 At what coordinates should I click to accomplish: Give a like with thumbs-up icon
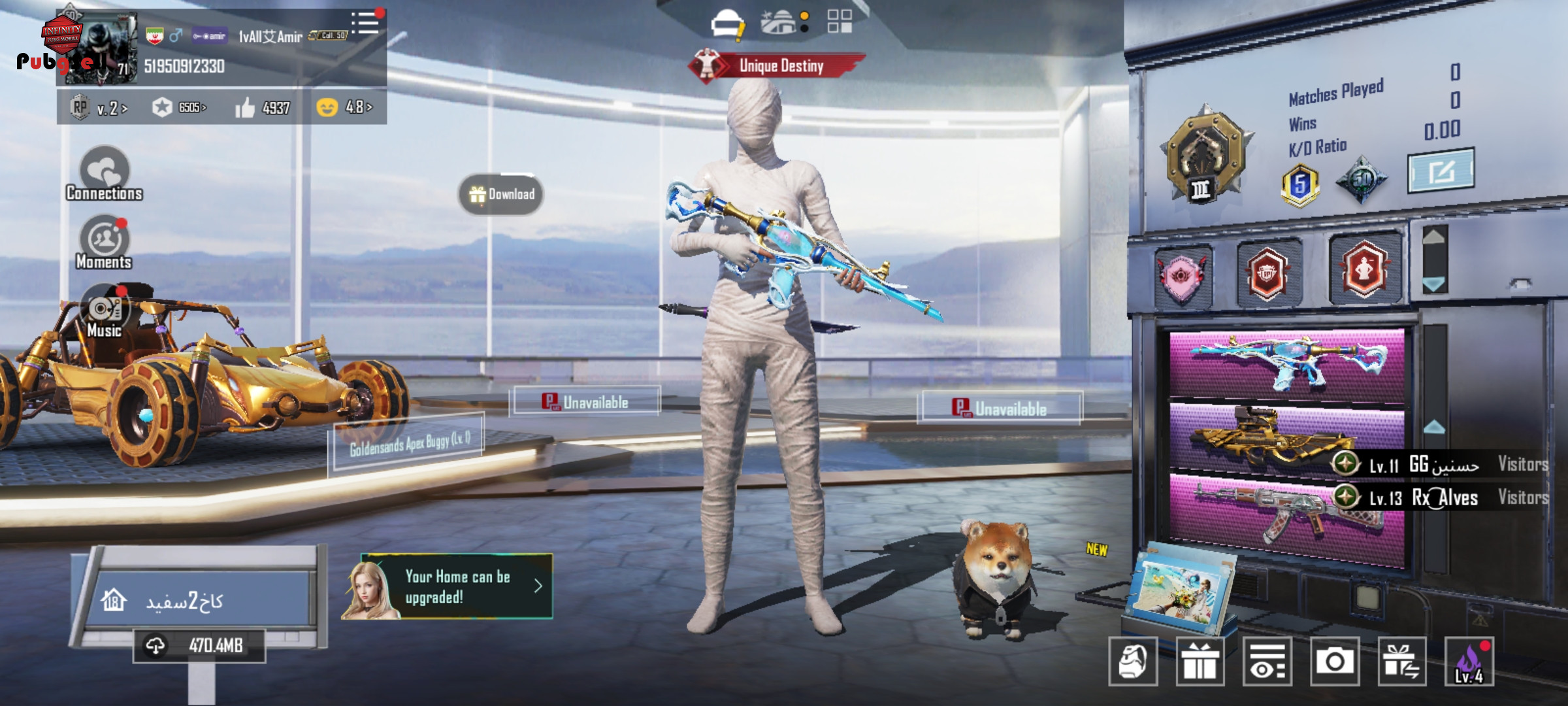246,107
